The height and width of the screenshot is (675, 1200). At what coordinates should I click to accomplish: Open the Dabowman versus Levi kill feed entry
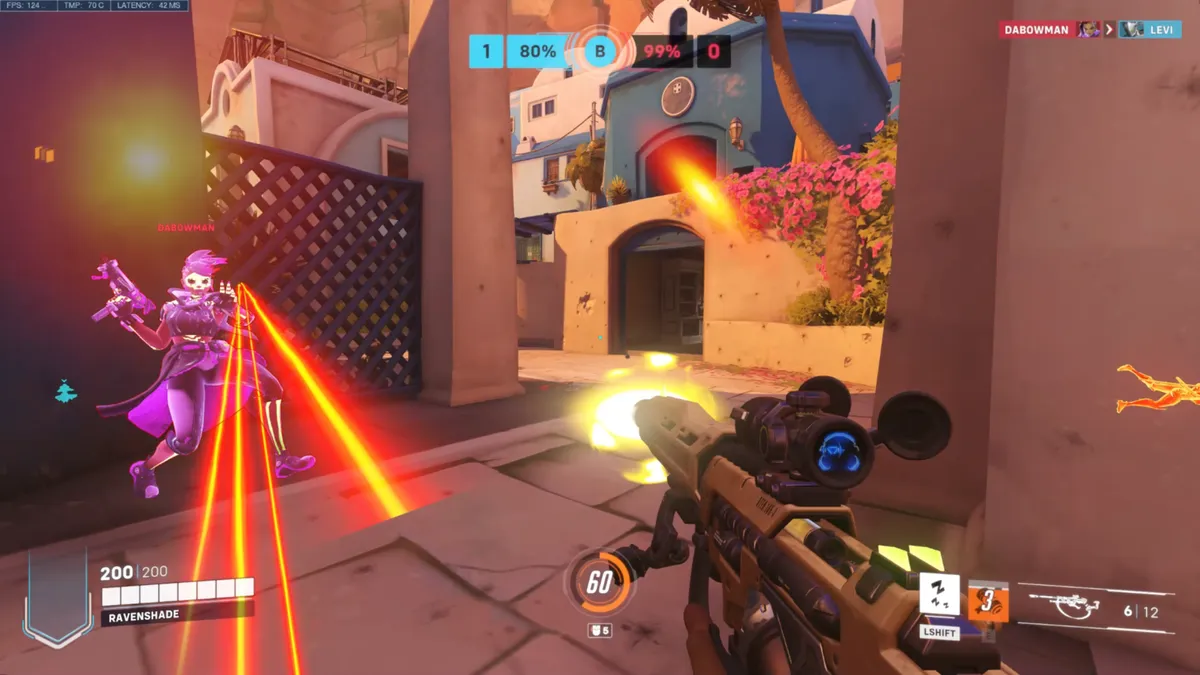(1089, 30)
